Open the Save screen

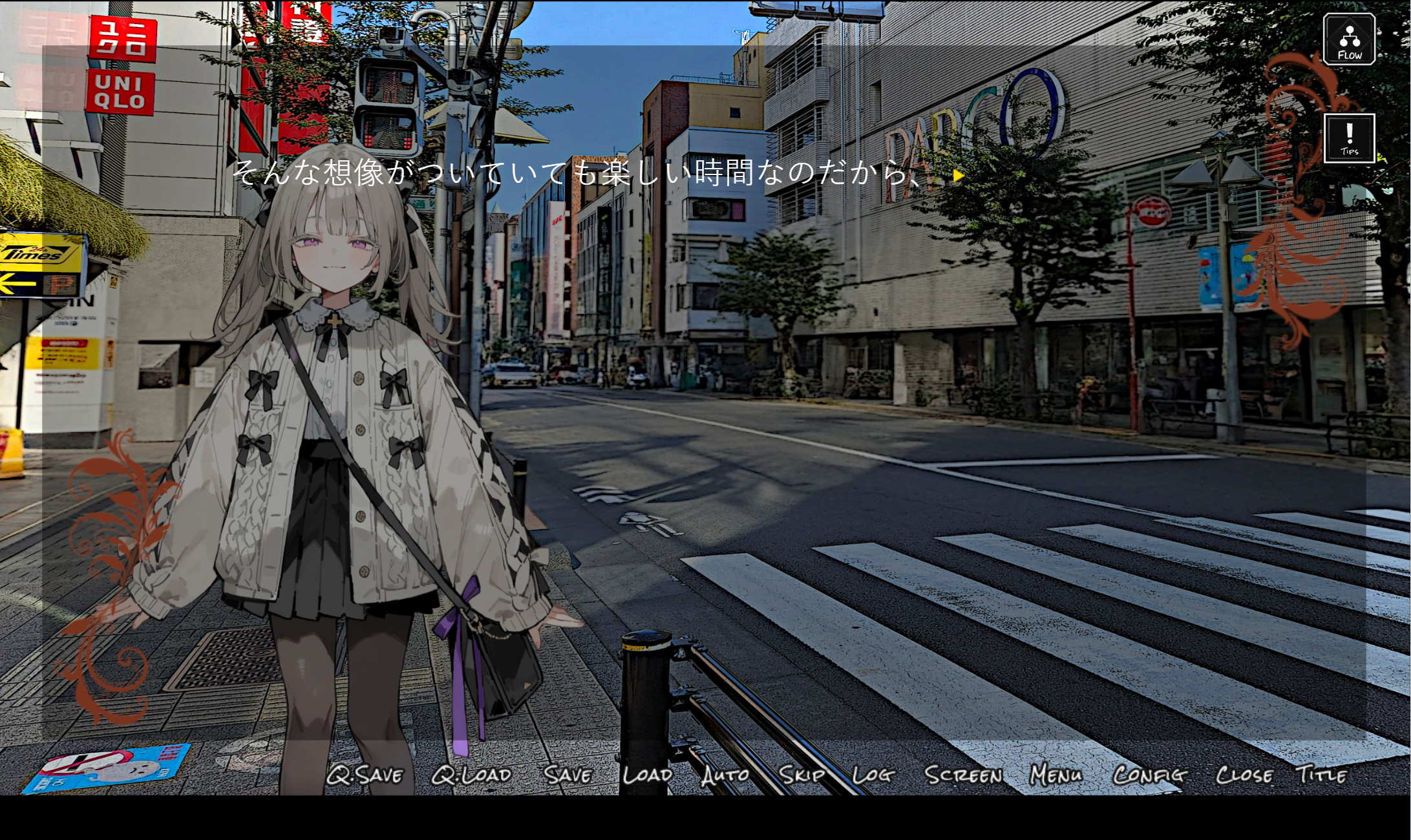pos(567,773)
